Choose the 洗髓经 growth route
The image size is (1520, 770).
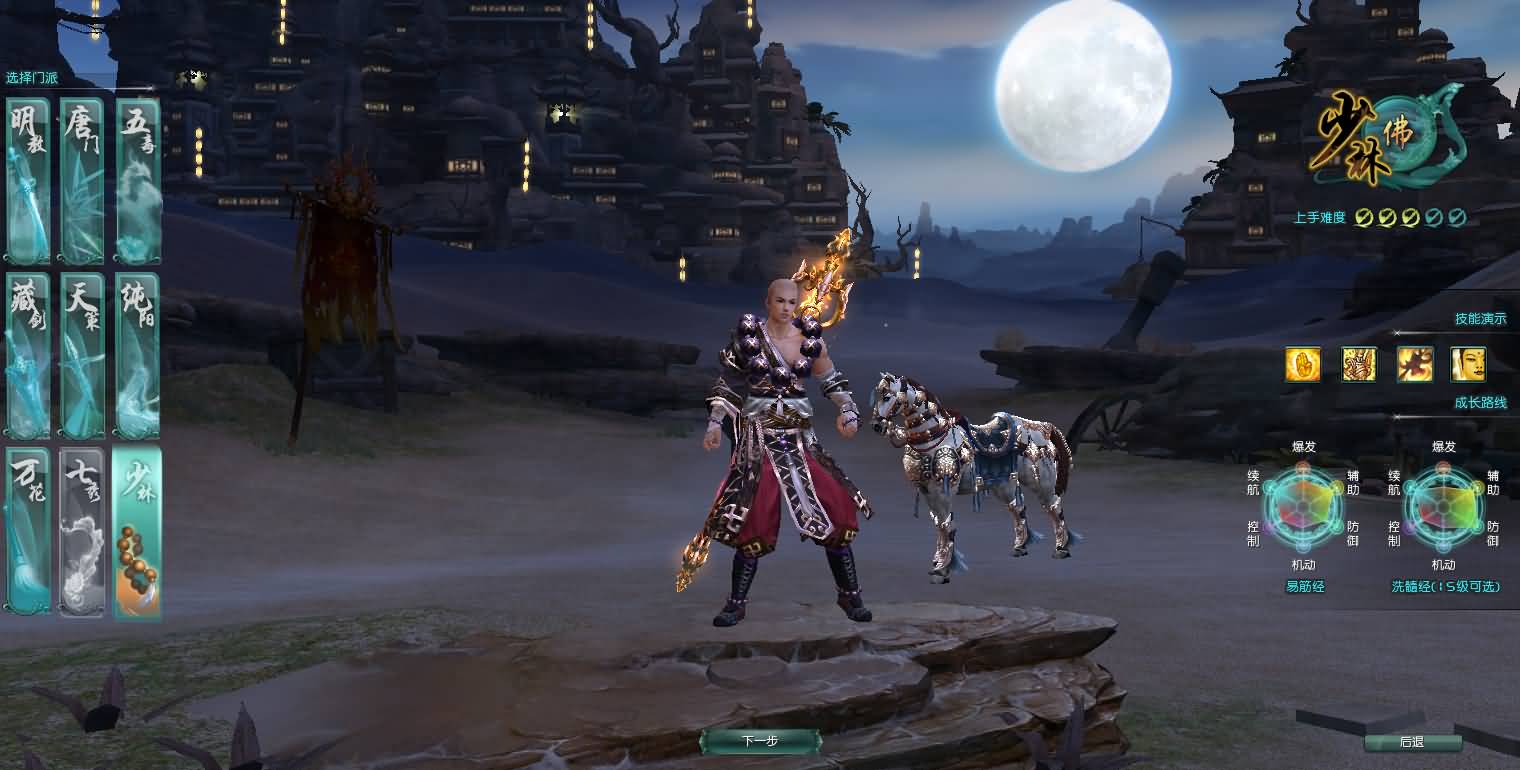tap(1444, 587)
